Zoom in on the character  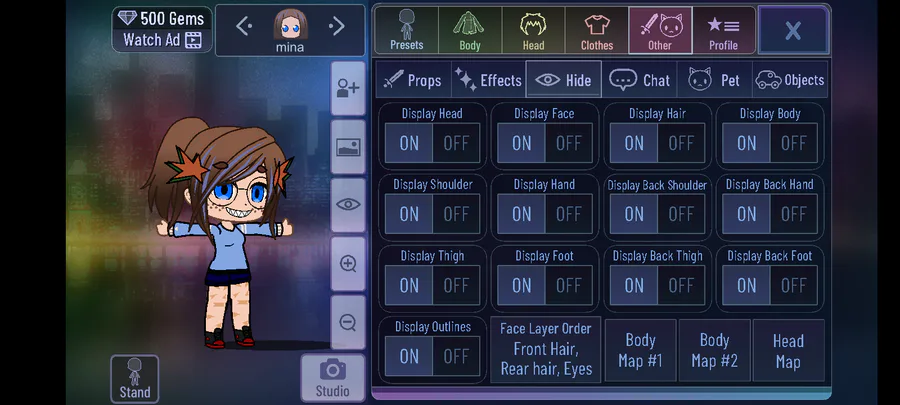pyautogui.click(x=348, y=264)
